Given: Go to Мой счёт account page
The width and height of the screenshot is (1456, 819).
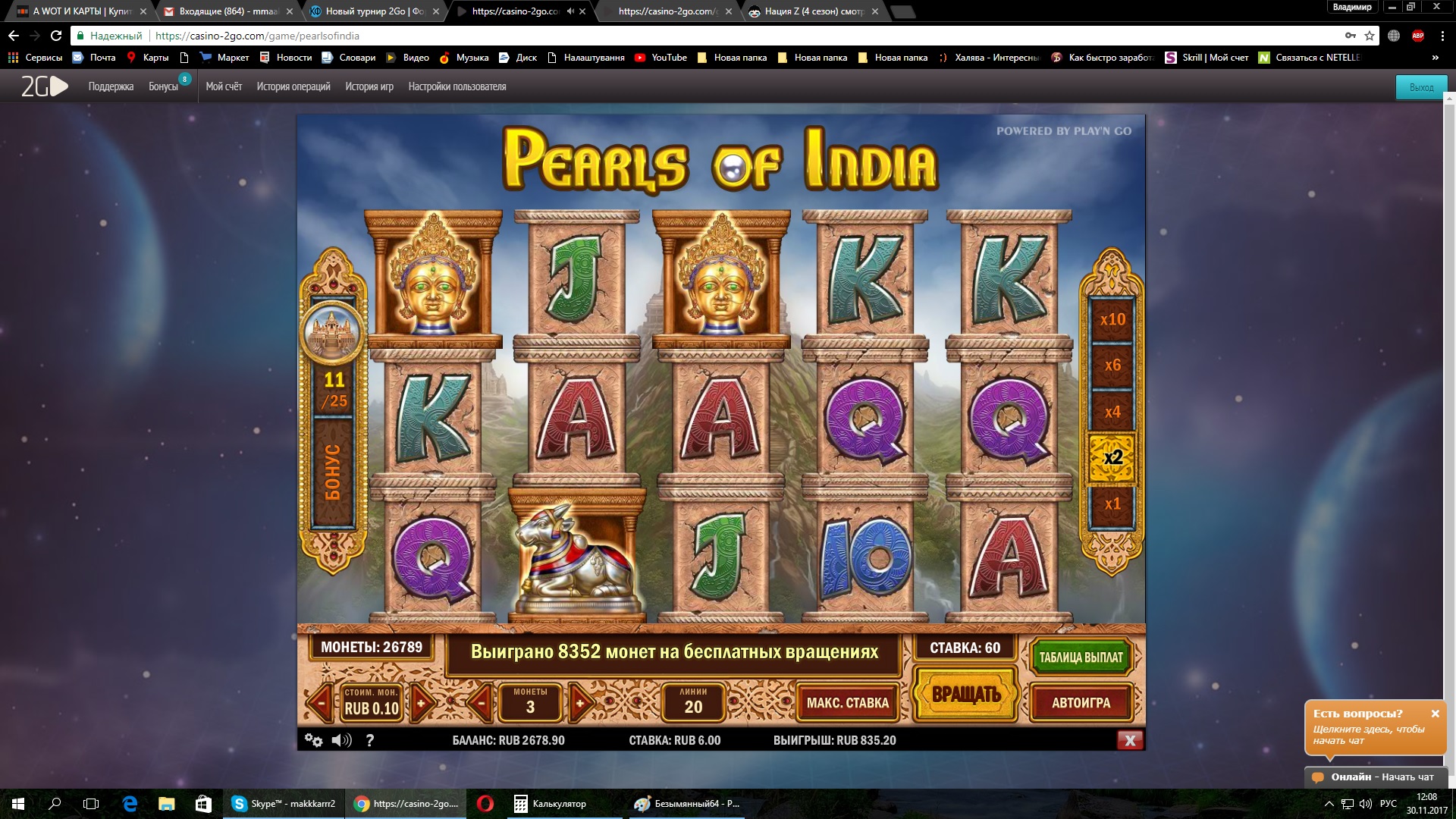Looking at the screenshot, I should point(224,86).
